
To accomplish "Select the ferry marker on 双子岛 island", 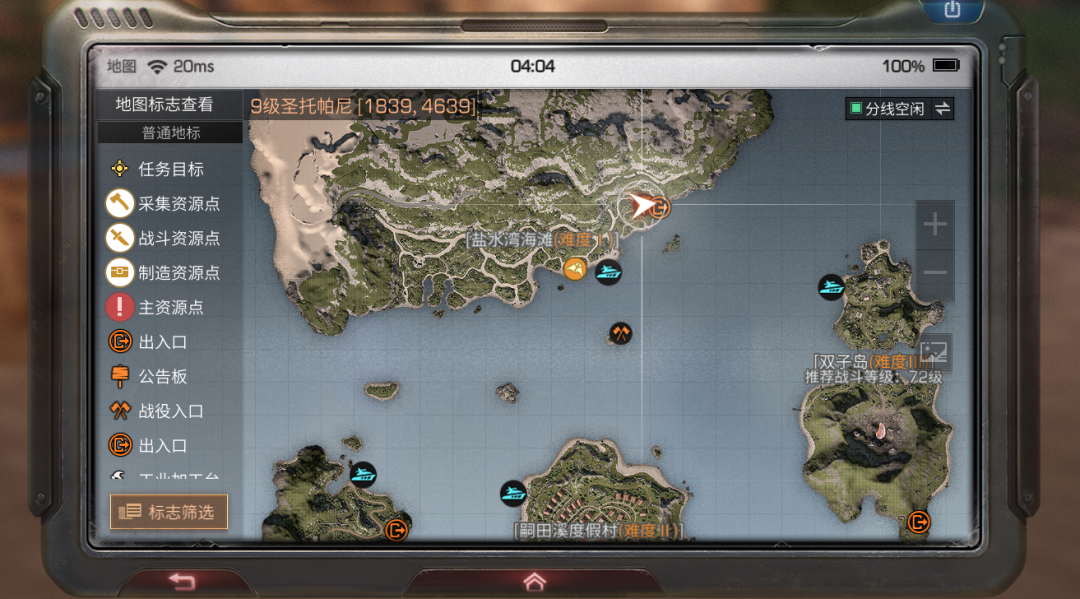I will click(x=830, y=288).
